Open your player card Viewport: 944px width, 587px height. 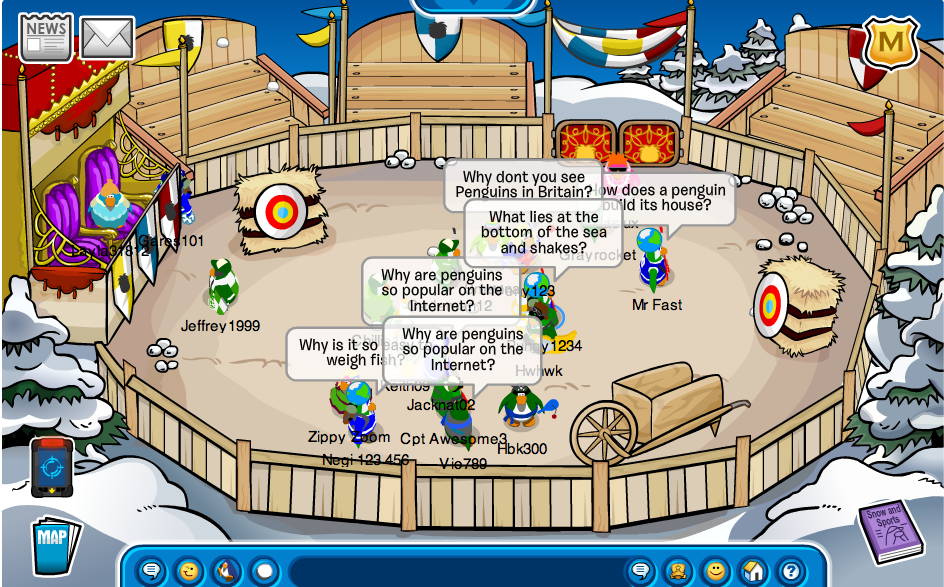point(678,571)
